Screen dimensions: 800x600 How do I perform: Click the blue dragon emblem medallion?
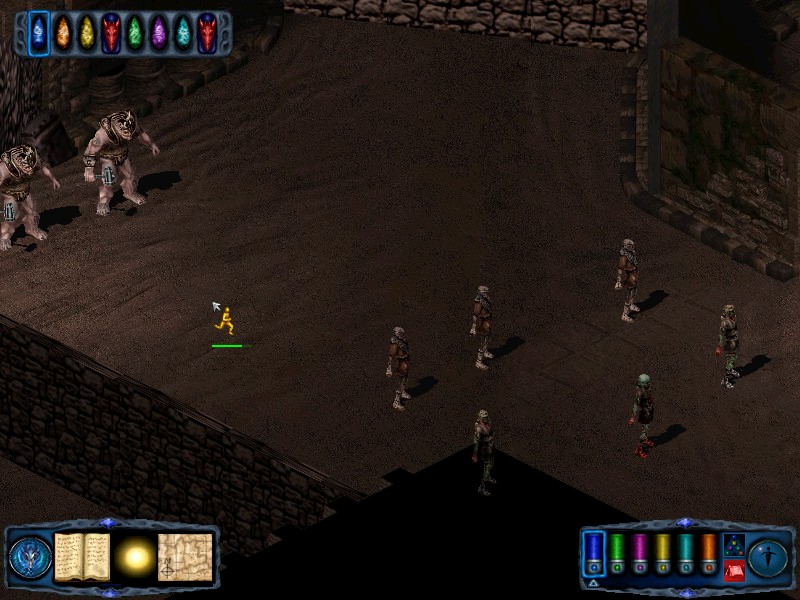pyautogui.click(x=29, y=557)
